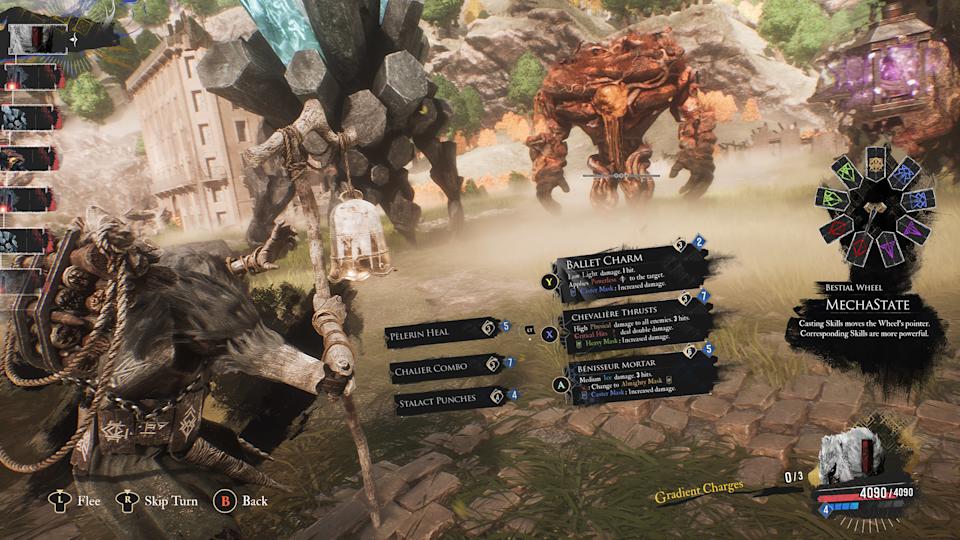Click the top portrait in the turn order
This screenshot has height=540, width=960.
[x=36, y=39]
